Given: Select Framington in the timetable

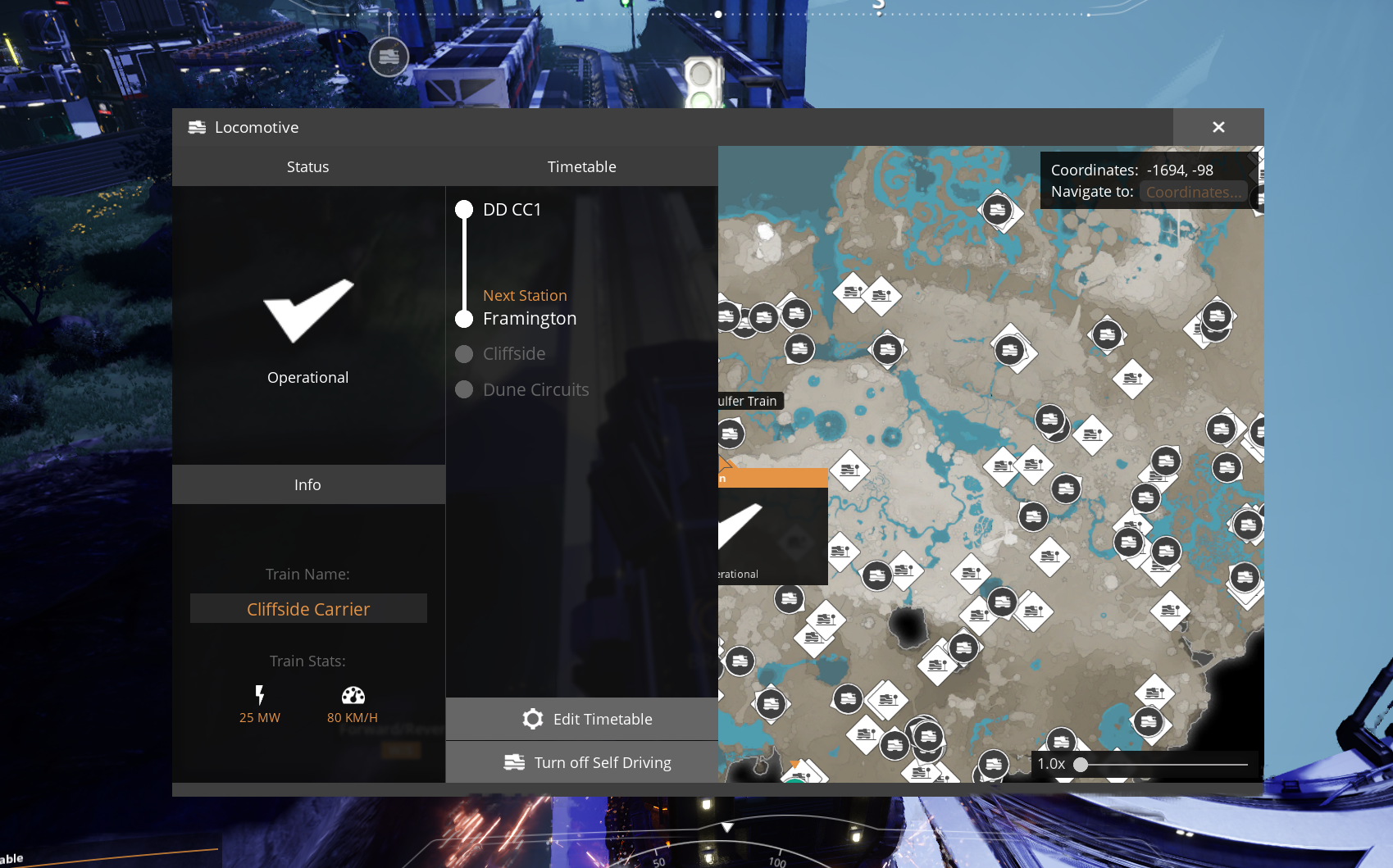Looking at the screenshot, I should (x=529, y=319).
